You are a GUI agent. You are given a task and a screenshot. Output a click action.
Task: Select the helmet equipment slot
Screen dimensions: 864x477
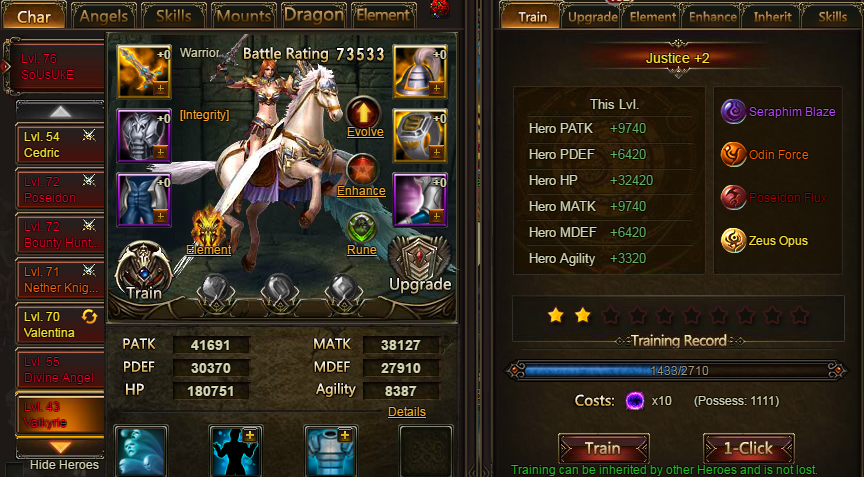coord(419,72)
